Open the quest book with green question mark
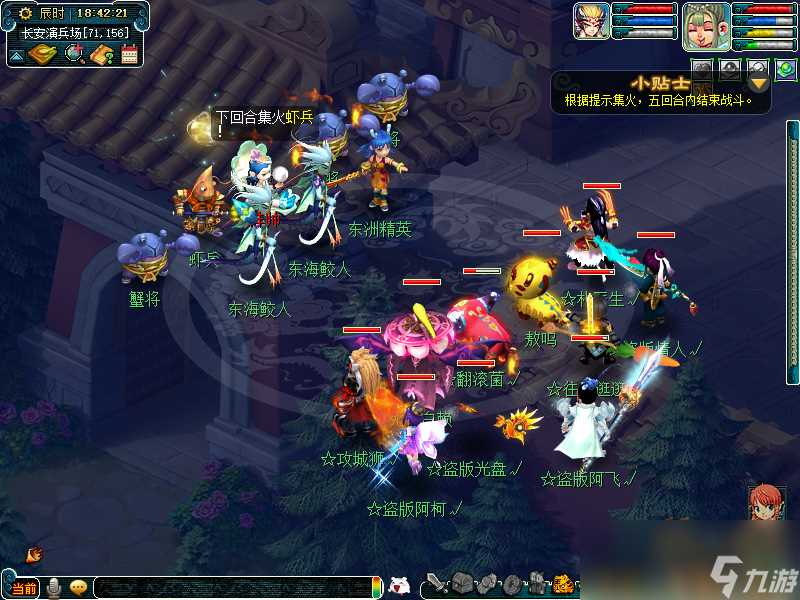The width and height of the screenshot is (800, 600). (101, 54)
